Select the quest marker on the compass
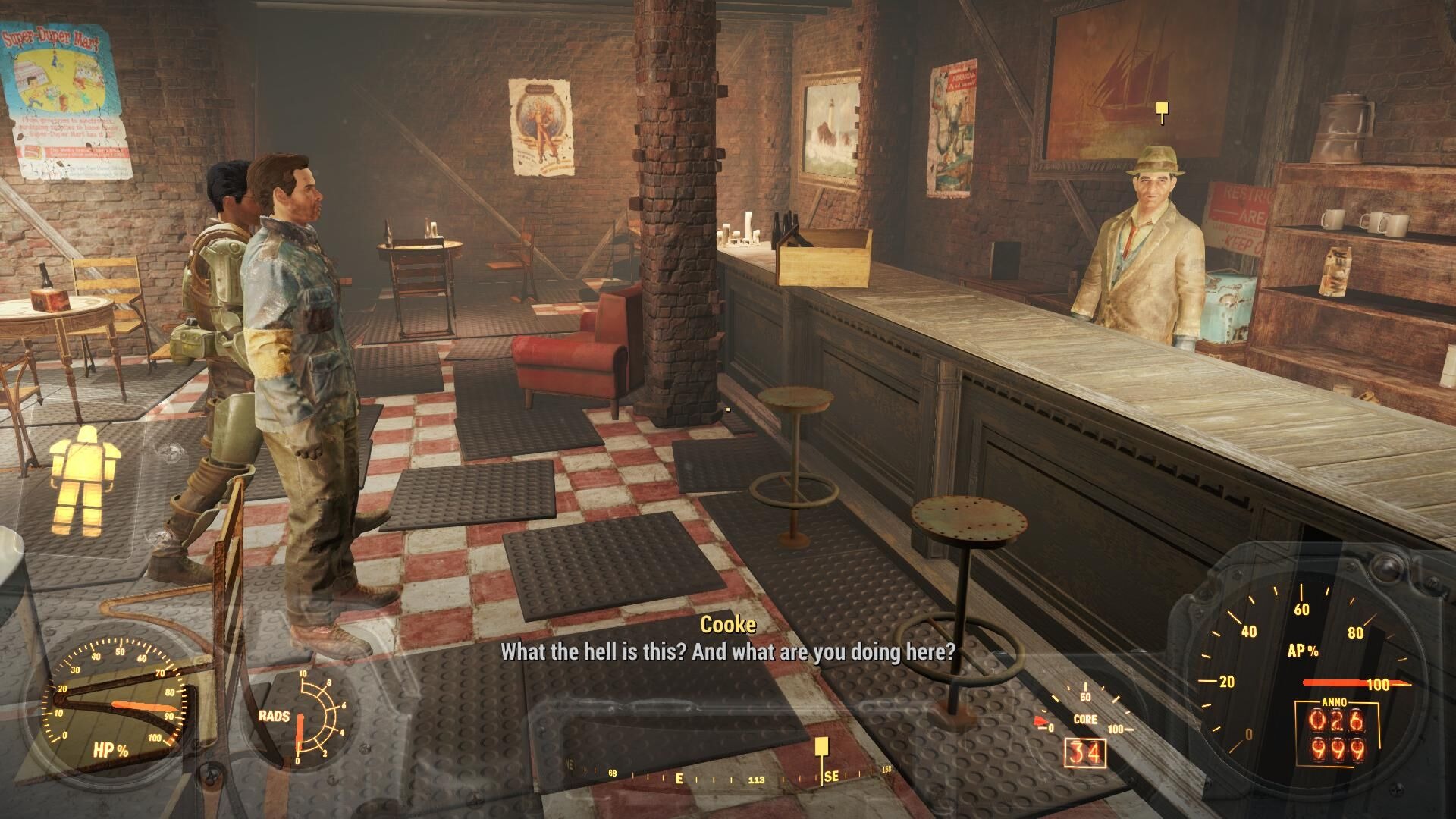Viewport: 1456px width, 819px height. click(x=821, y=748)
